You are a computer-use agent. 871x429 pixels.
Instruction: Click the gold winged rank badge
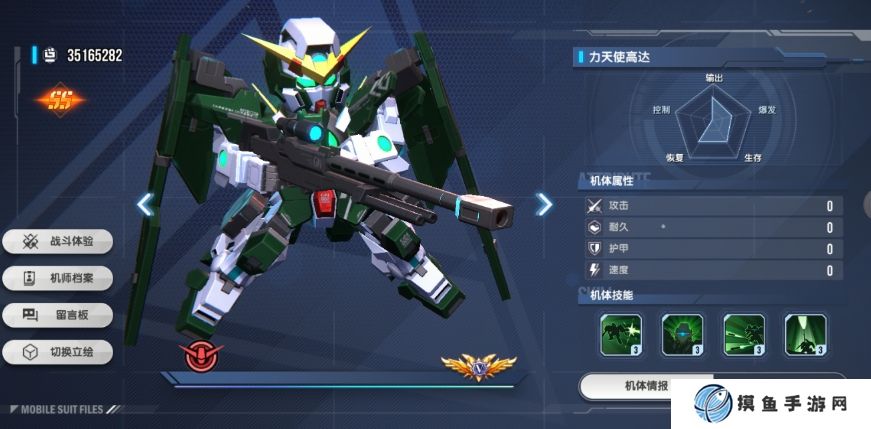click(x=479, y=366)
